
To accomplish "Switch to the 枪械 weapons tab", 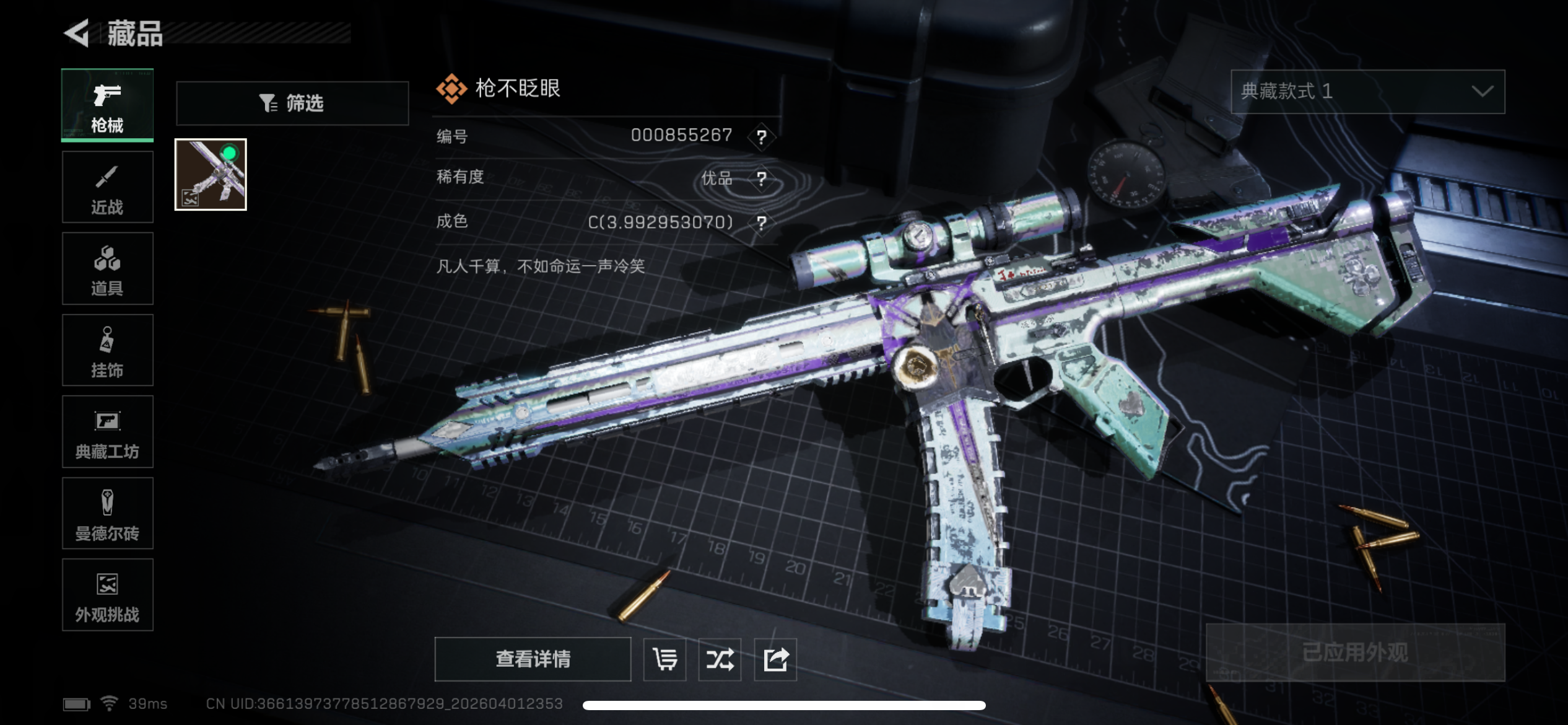I will [x=107, y=105].
